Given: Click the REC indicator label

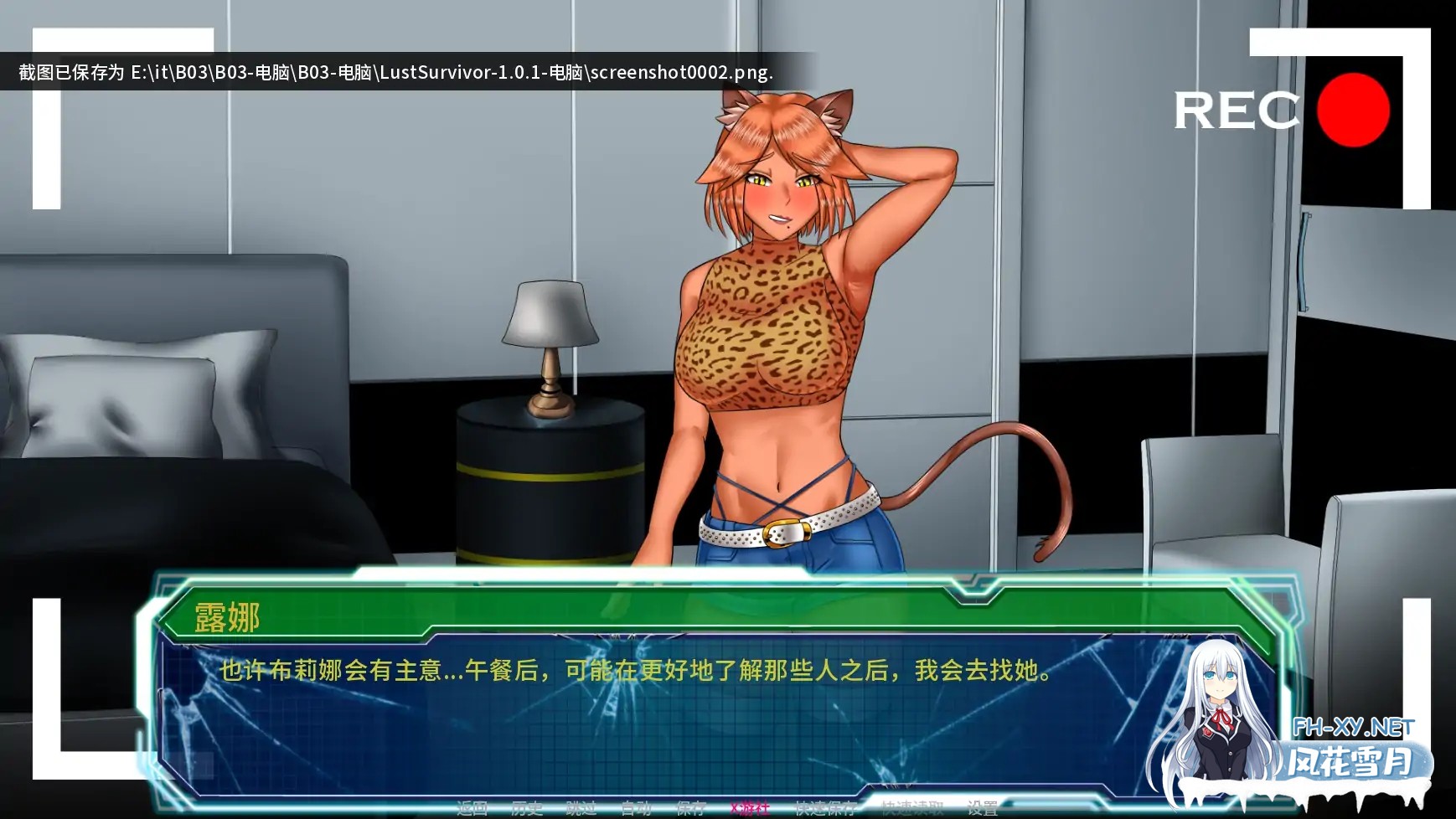Looking at the screenshot, I should [1235, 112].
